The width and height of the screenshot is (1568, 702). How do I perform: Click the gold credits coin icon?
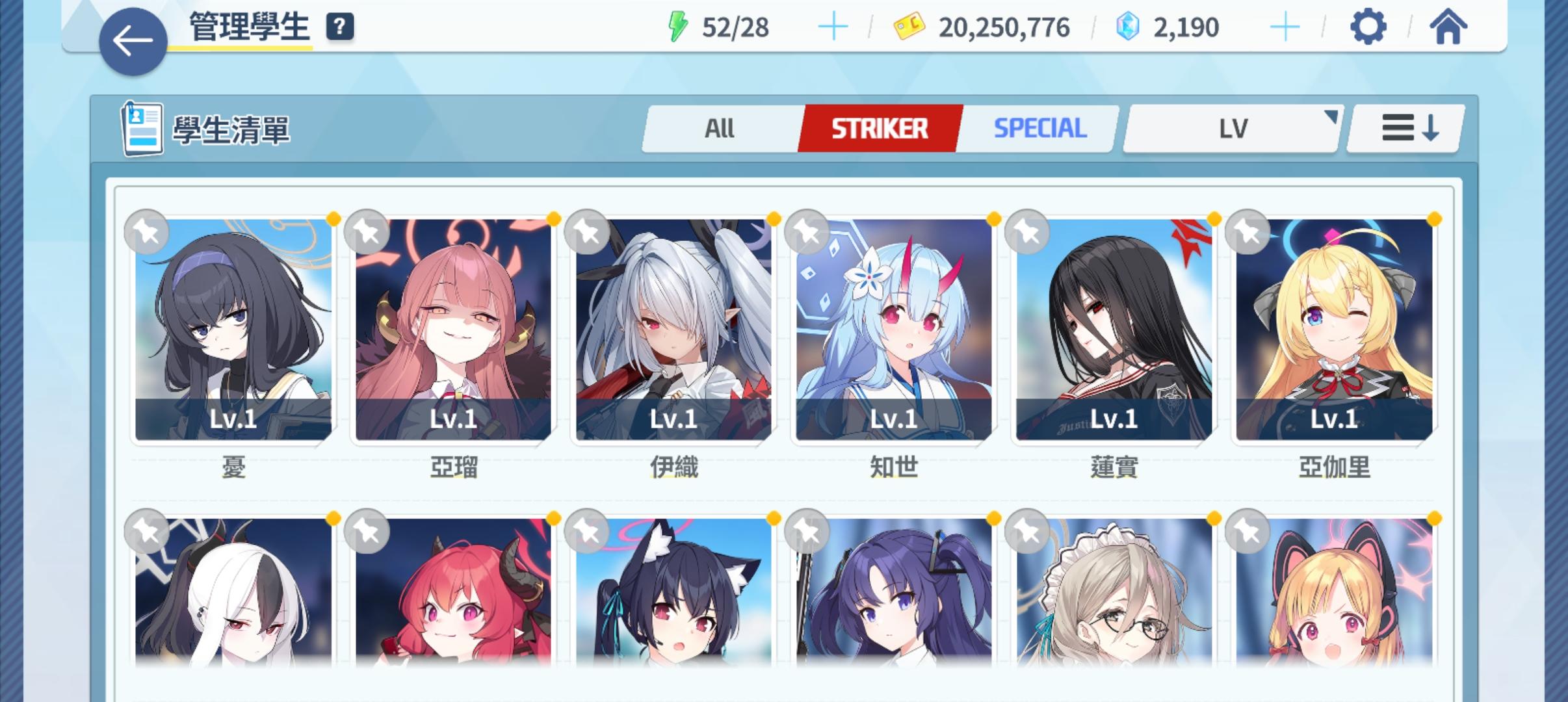pos(909,25)
